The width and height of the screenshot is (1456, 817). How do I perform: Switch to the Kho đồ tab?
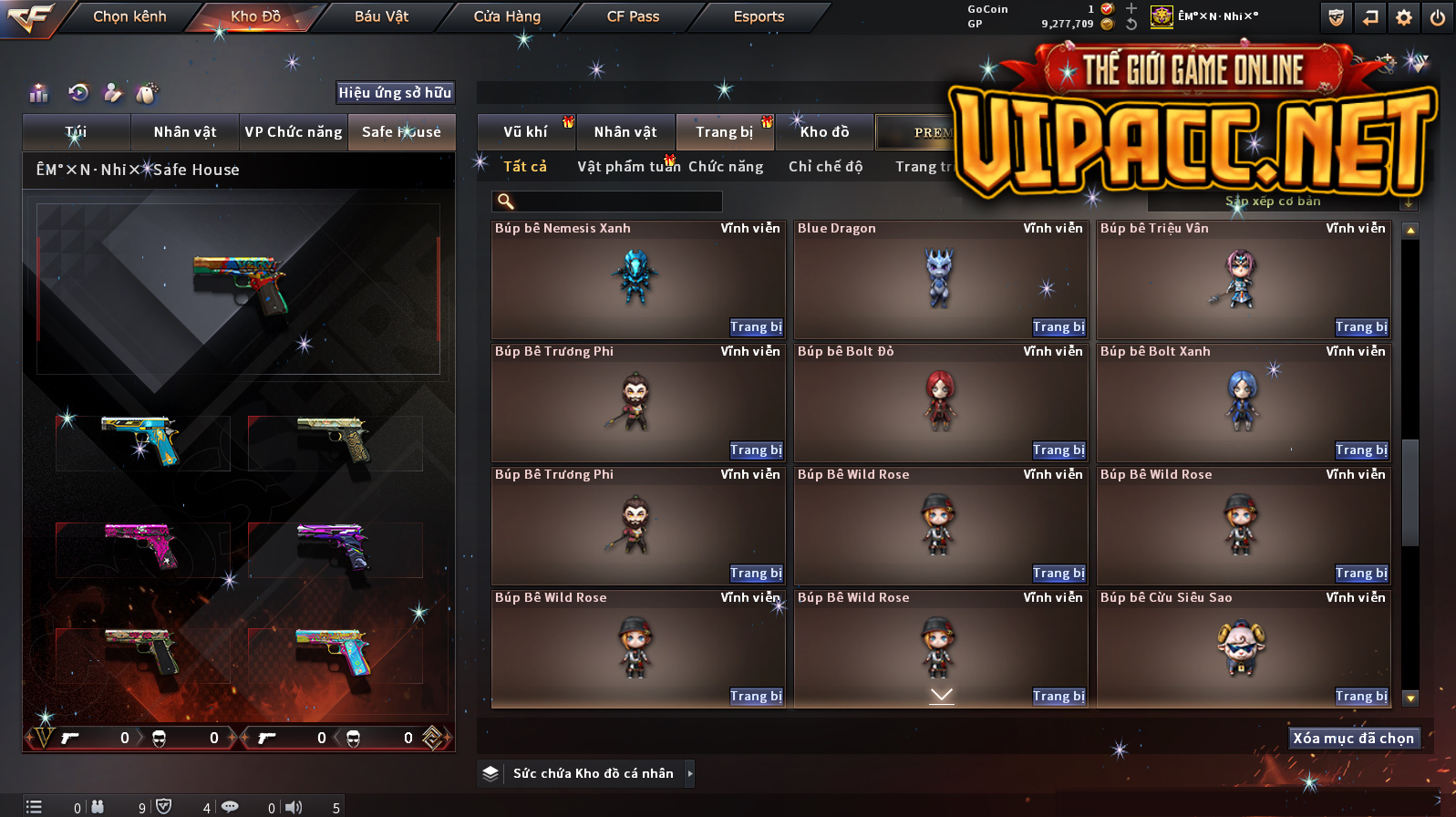tap(824, 132)
